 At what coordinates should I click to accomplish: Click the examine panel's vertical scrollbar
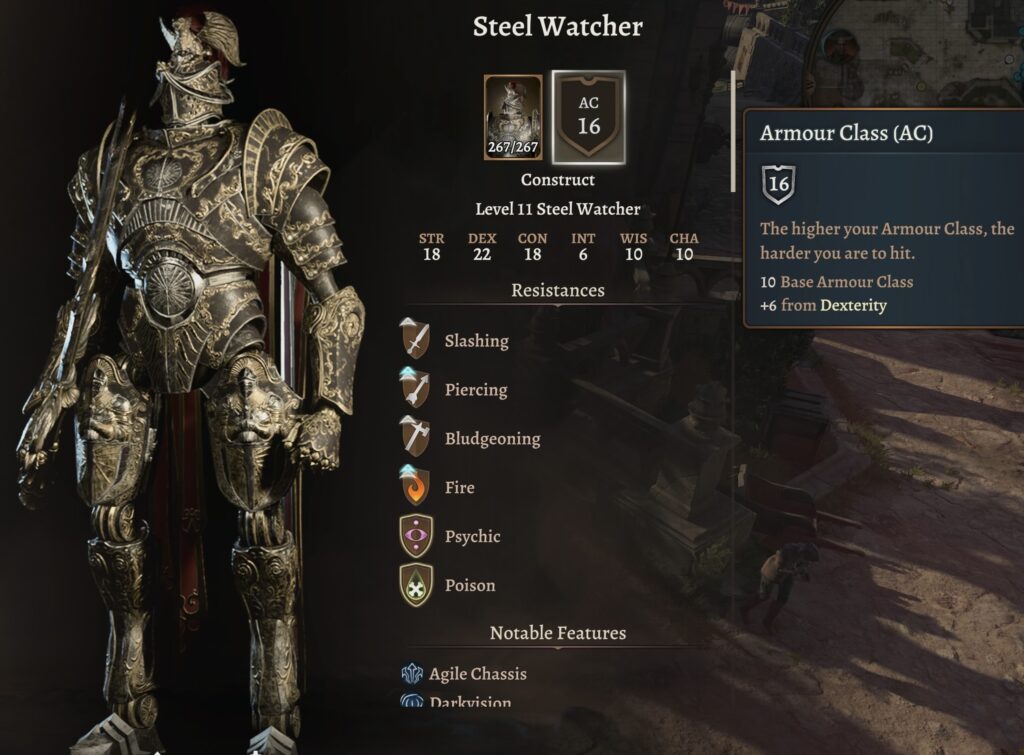point(735,130)
